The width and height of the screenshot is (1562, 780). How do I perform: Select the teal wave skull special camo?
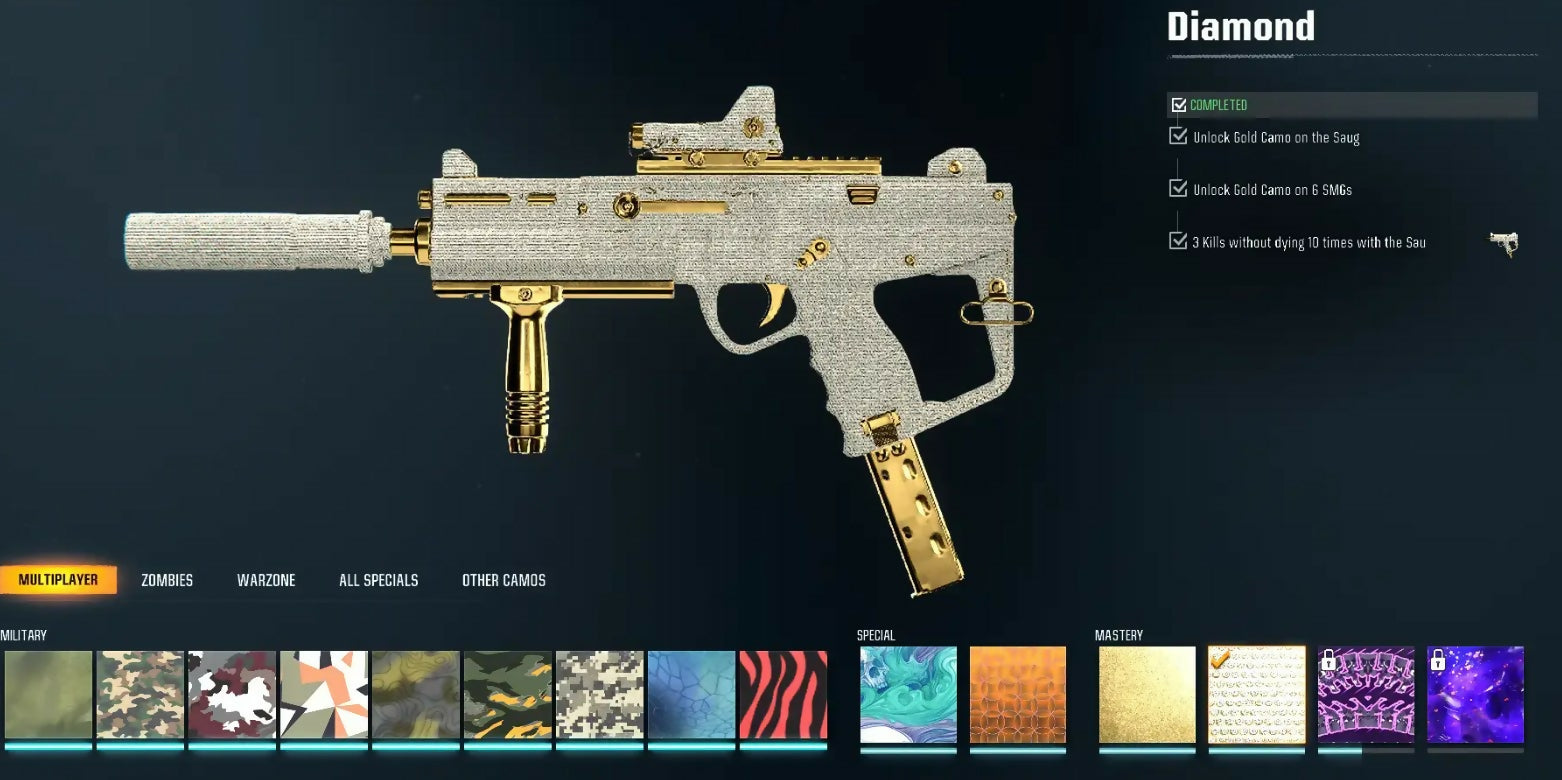(x=908, y=695)
